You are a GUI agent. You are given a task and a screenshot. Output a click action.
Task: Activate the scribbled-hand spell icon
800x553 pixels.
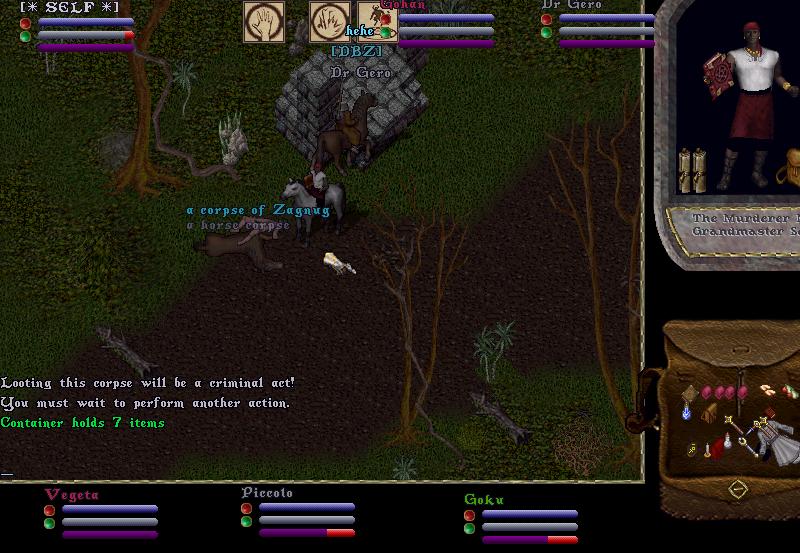click(x=328, y=21)
